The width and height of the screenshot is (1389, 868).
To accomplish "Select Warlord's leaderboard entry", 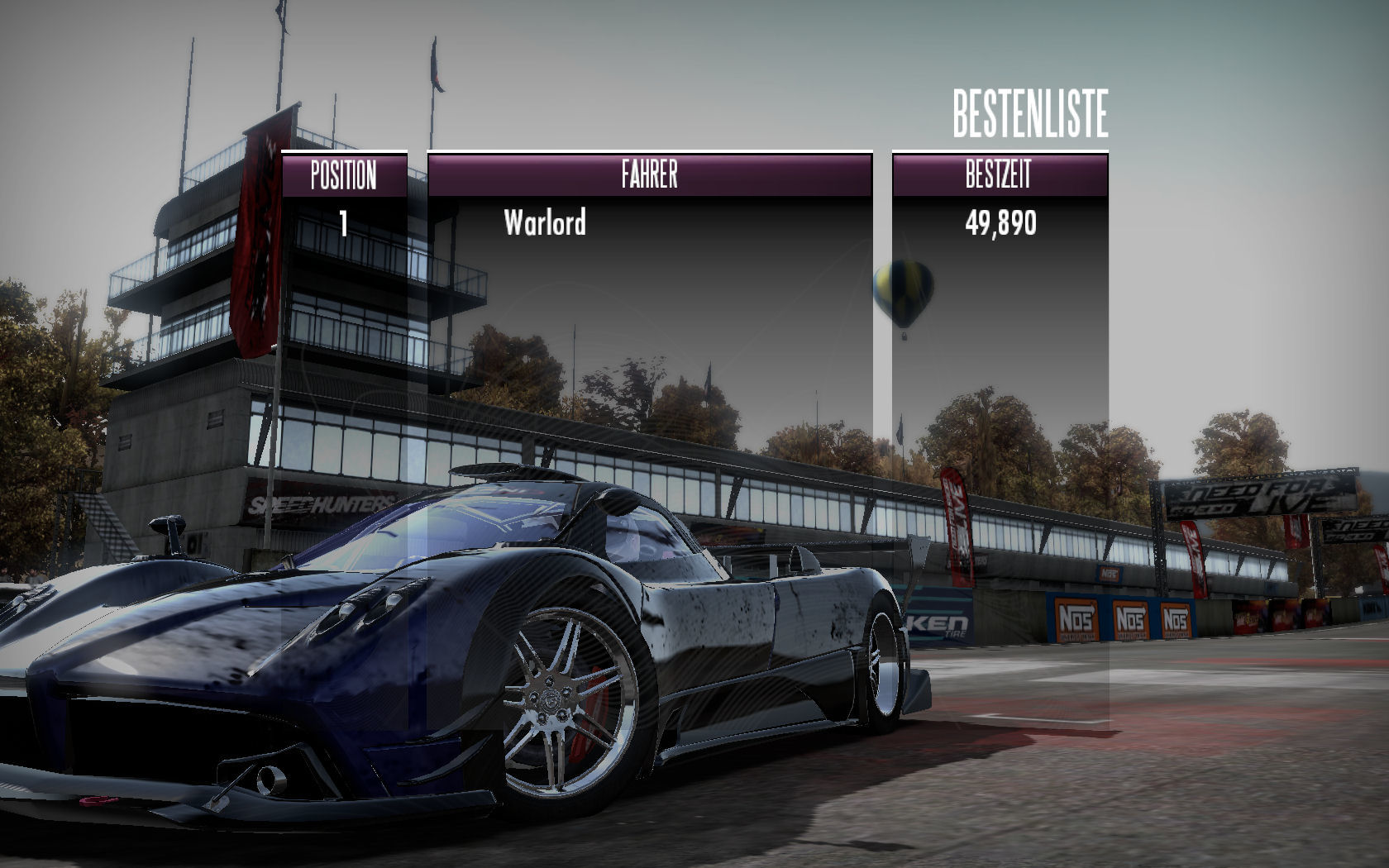I will click(x=545, y=222).
